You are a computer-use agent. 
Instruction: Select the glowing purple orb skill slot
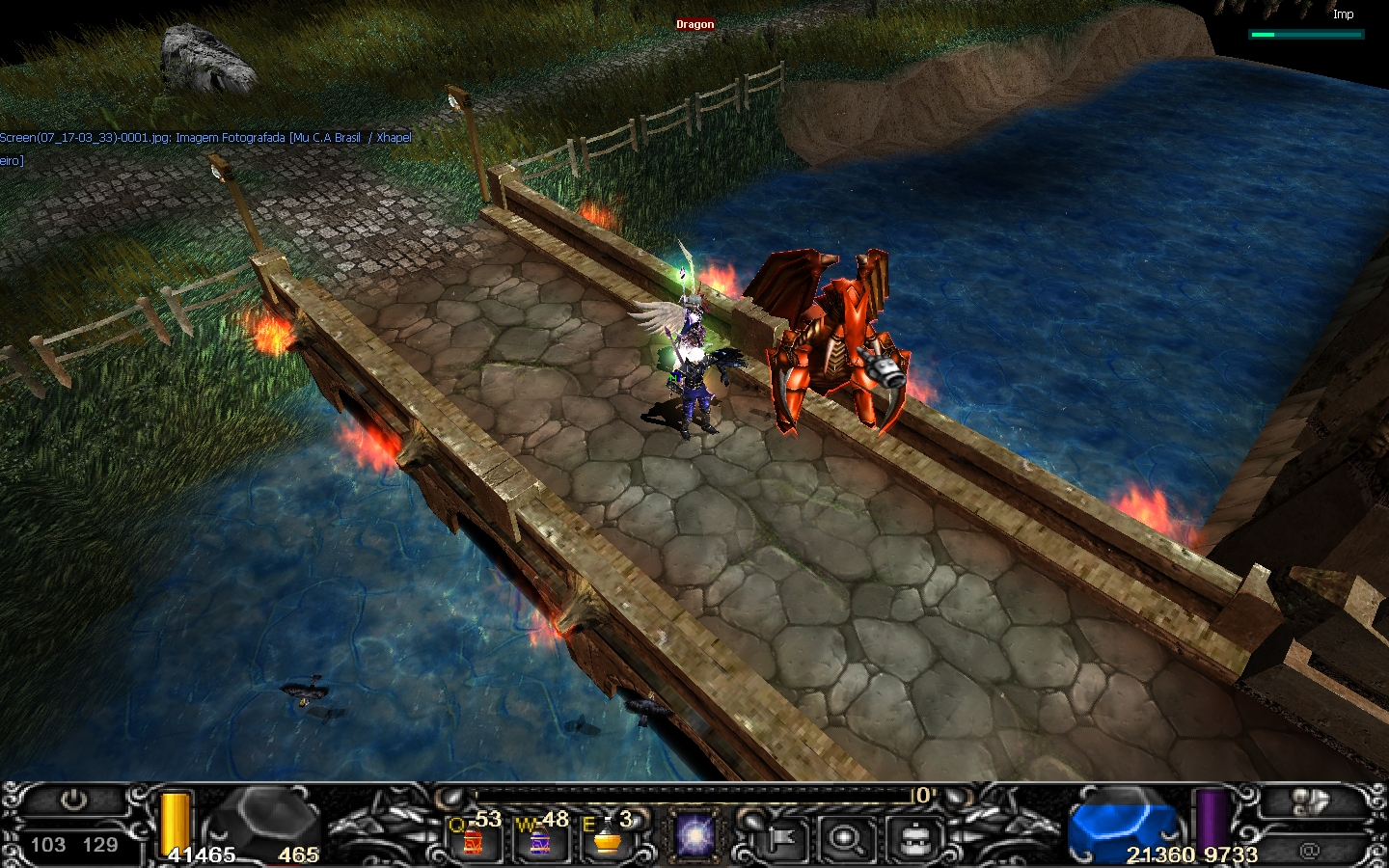[694, 836]
